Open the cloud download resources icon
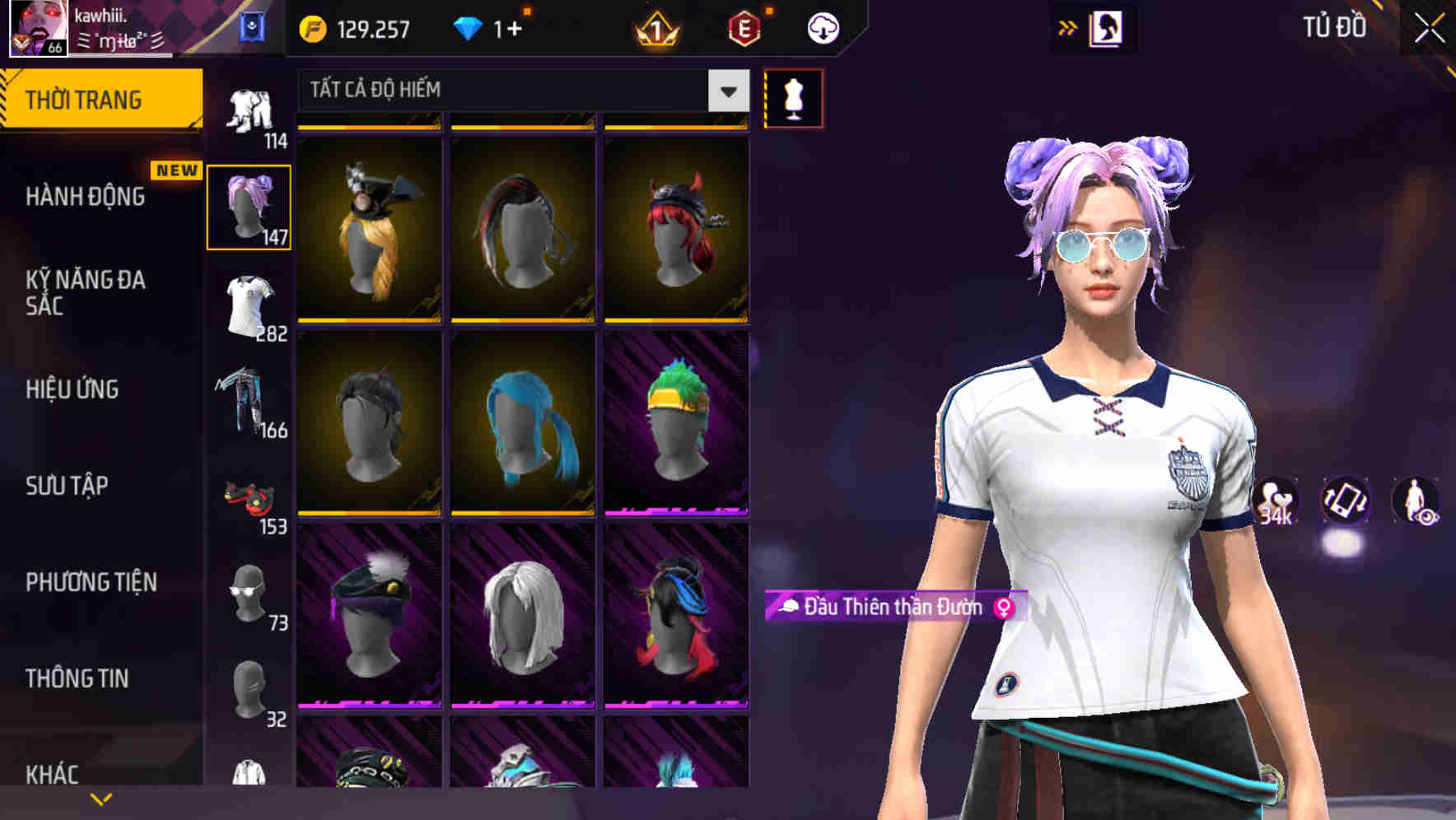 tap(823, 27)
